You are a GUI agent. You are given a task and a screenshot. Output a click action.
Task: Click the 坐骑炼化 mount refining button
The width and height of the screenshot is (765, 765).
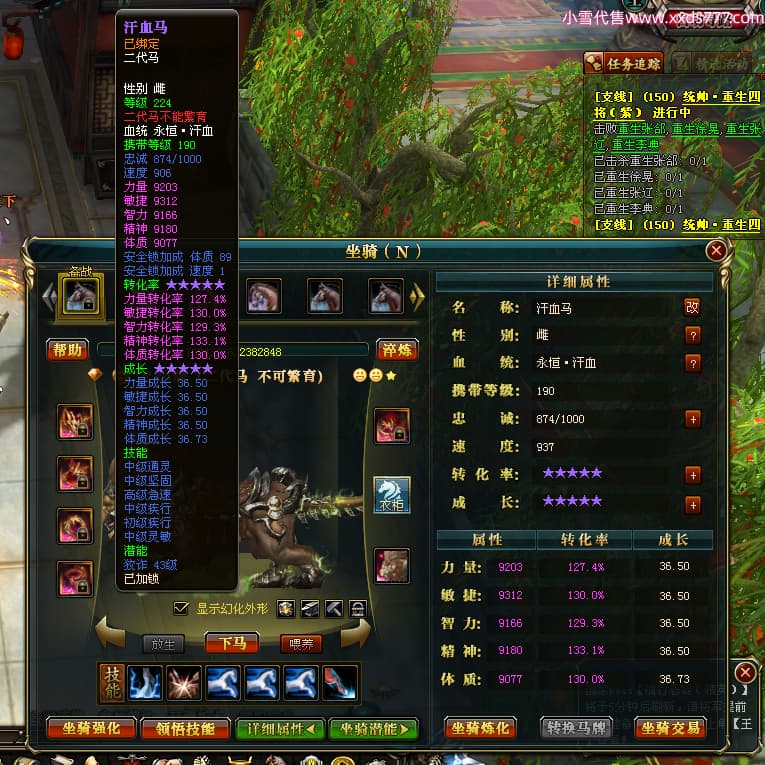click(484, 729)
